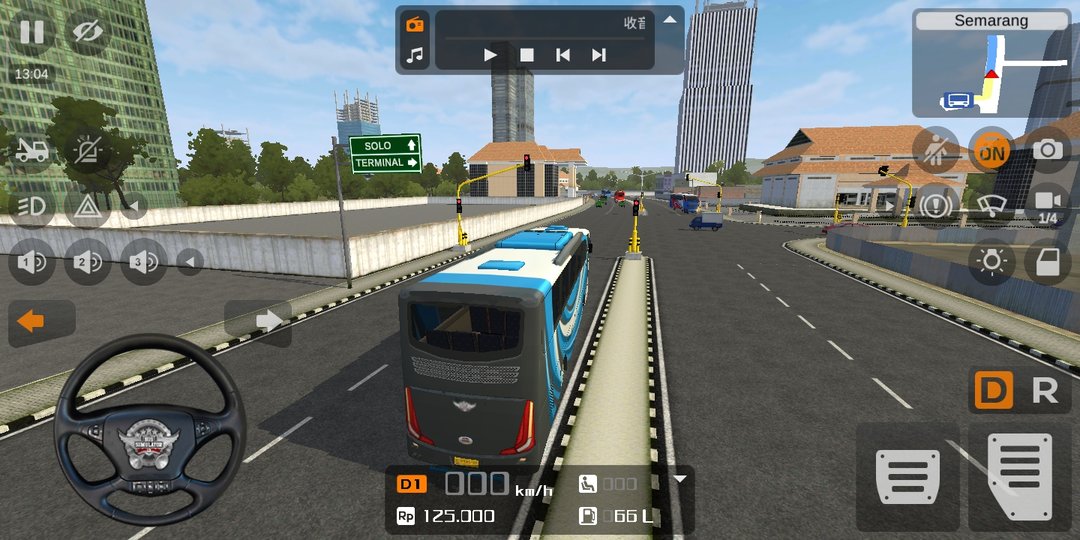The image size is (1080, 540).
Task: Pause the game
Action: tap(32, 33)
